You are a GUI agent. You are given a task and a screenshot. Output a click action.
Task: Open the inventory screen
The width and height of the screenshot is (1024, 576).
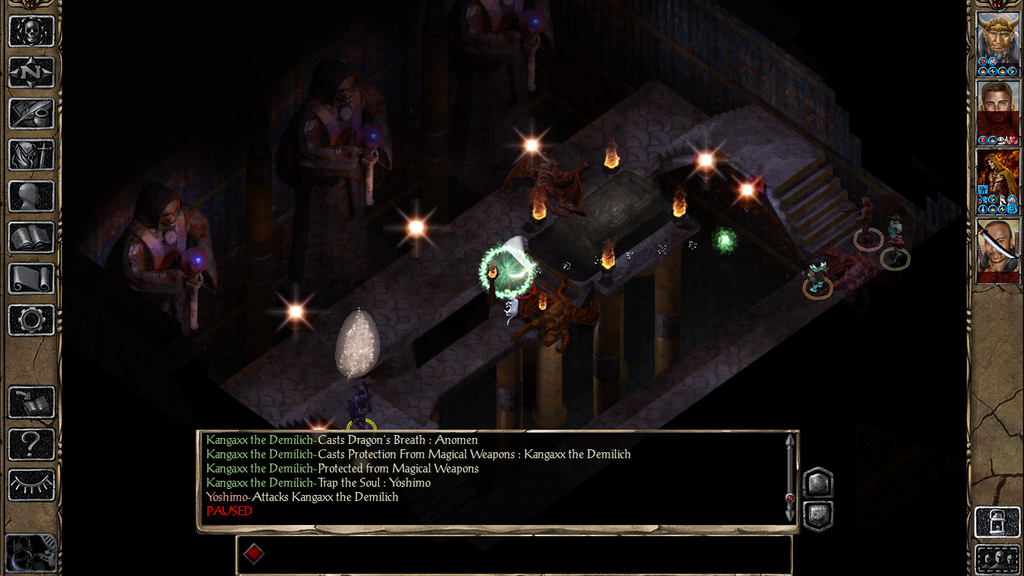31,155
